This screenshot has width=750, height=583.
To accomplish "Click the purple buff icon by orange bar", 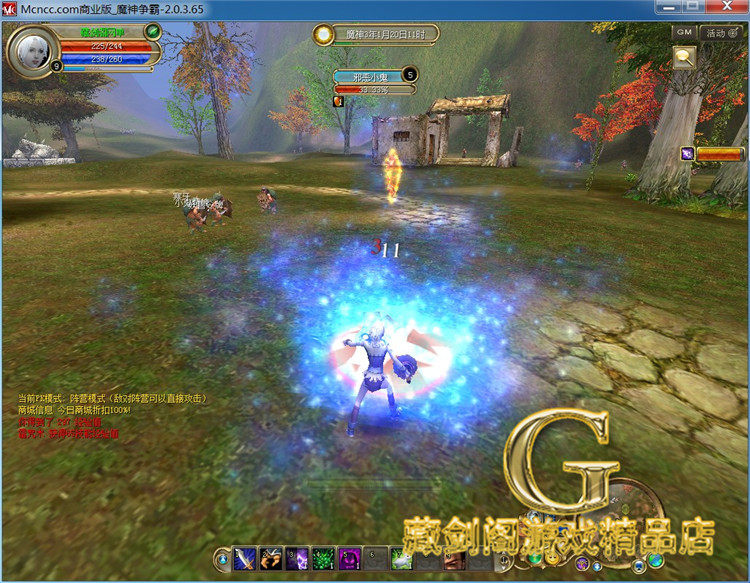I will (688, 153).
